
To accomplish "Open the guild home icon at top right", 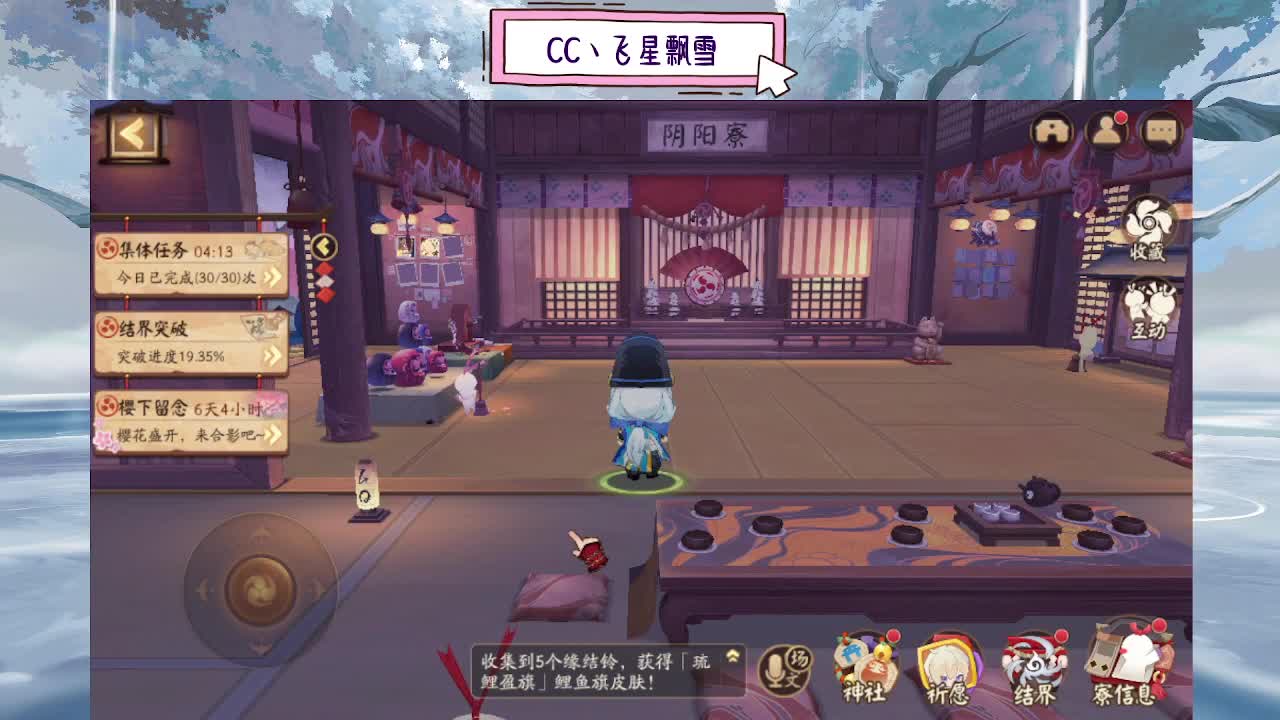I will (1053, 131).
